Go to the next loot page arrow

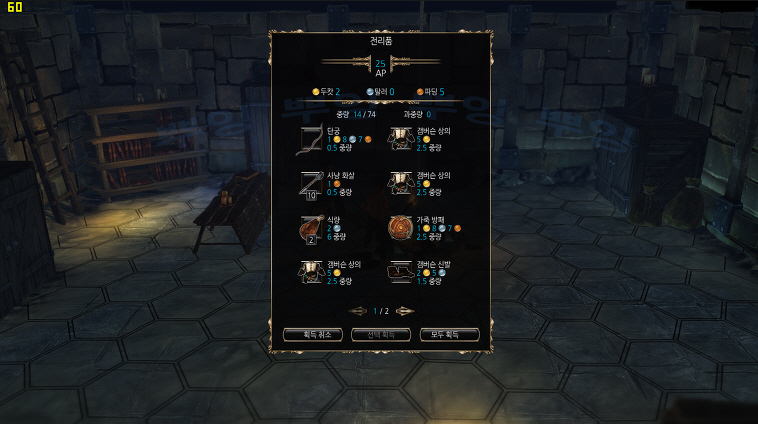pyautogui.click(x=404, y=311)
